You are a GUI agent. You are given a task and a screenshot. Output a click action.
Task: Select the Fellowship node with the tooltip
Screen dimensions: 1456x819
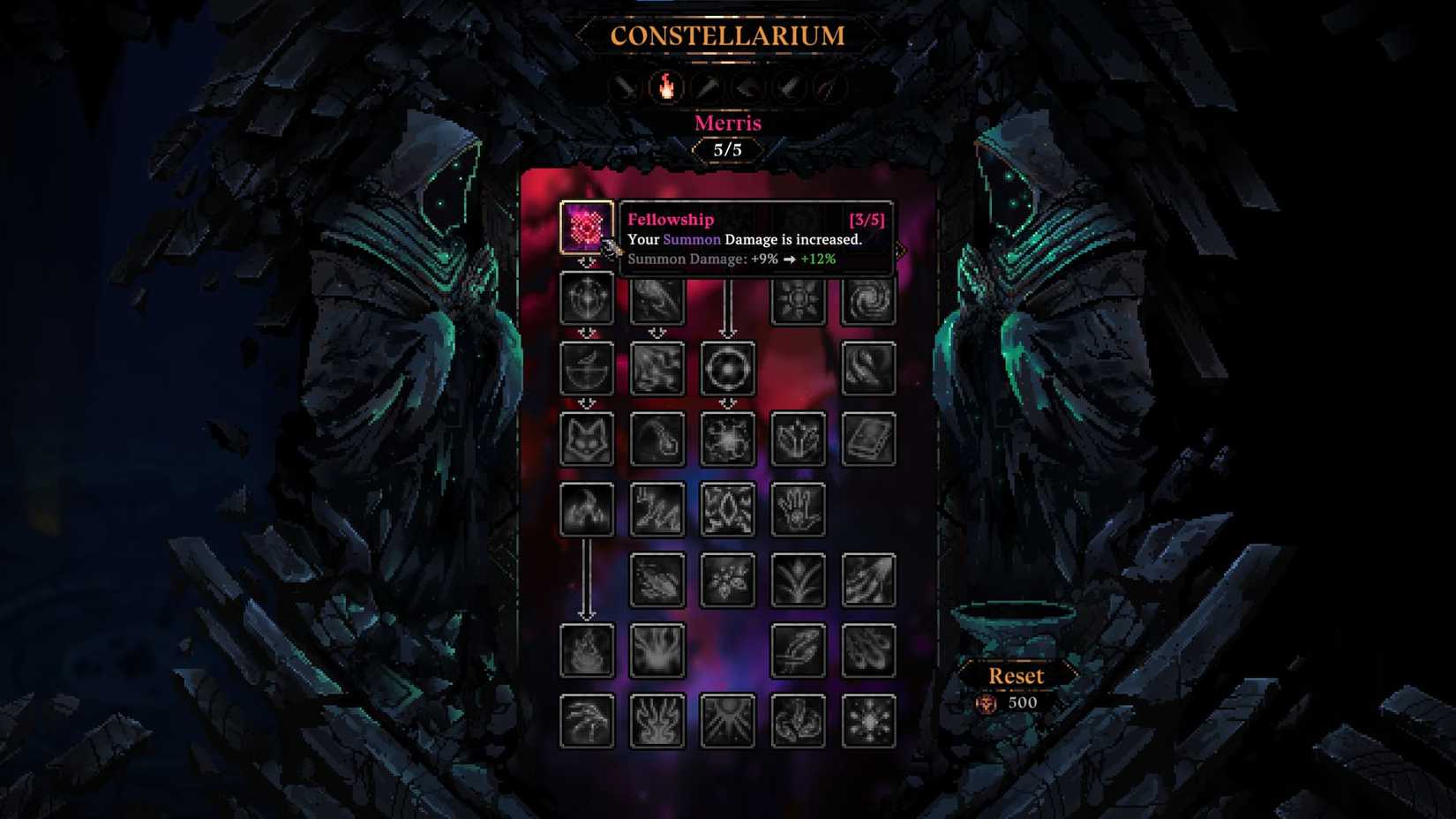pos(588,228)
